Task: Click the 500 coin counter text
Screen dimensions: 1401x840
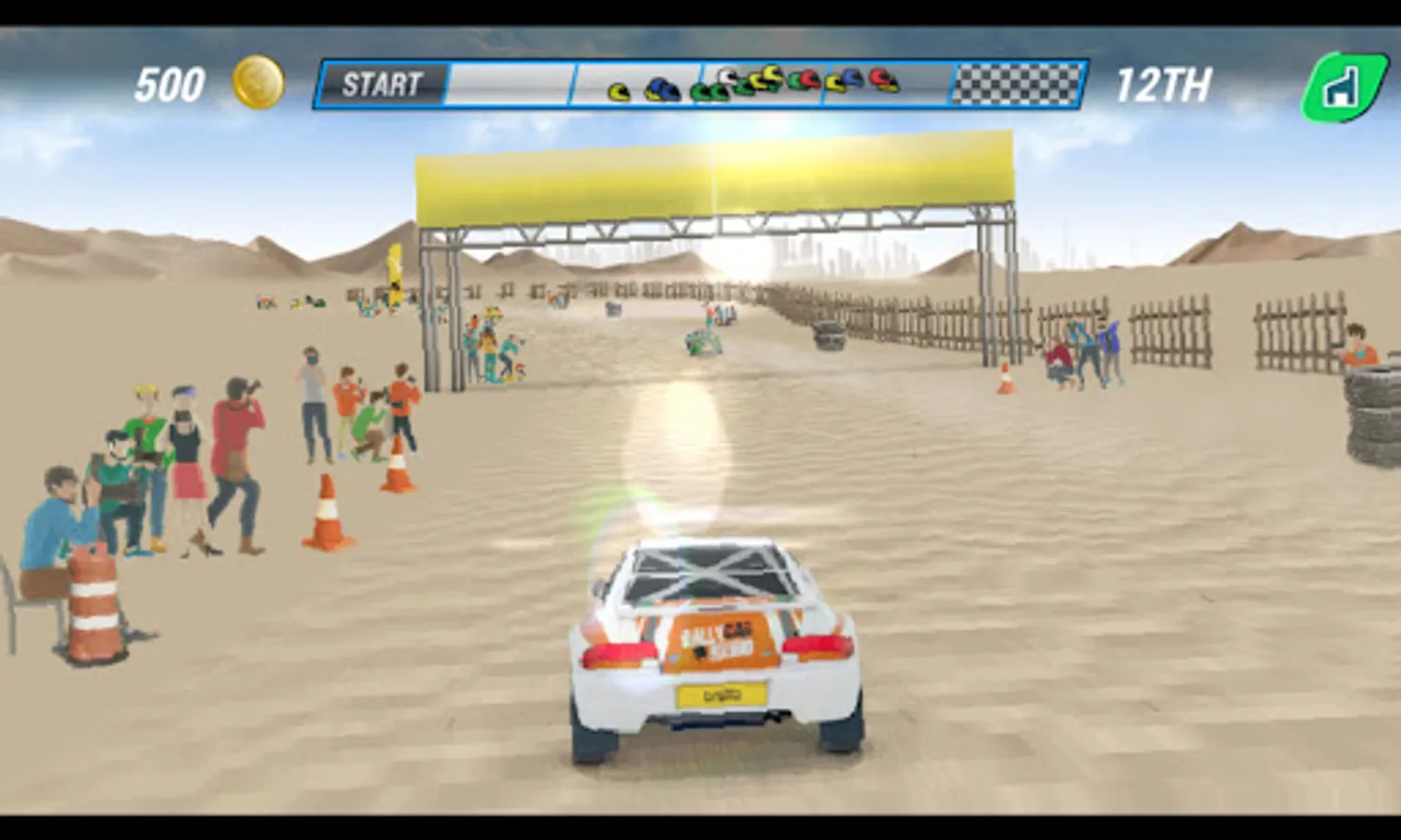Action: click(x=170, y=82)
